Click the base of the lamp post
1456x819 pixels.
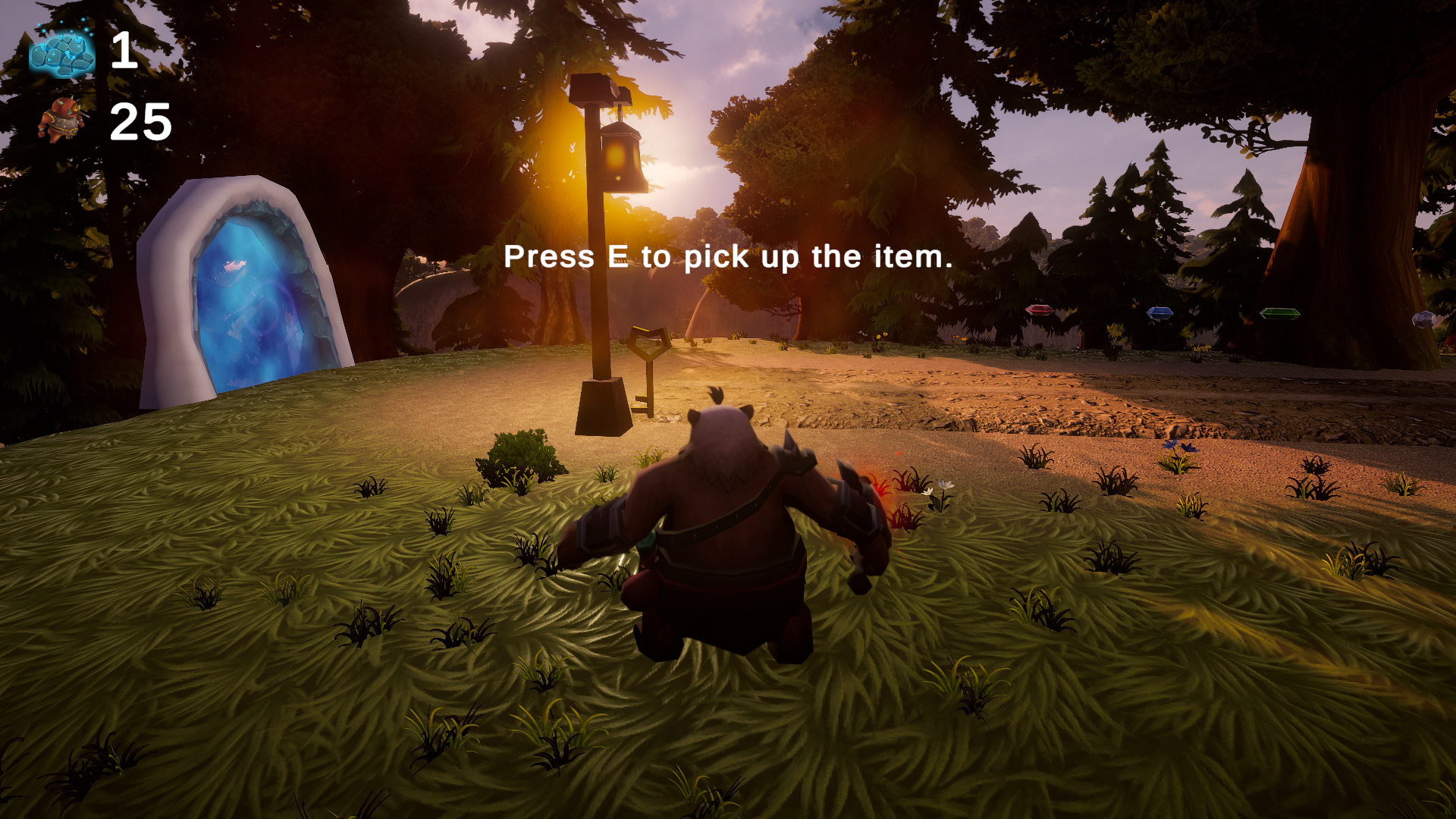pyautogui.click(x=603, y=406)
